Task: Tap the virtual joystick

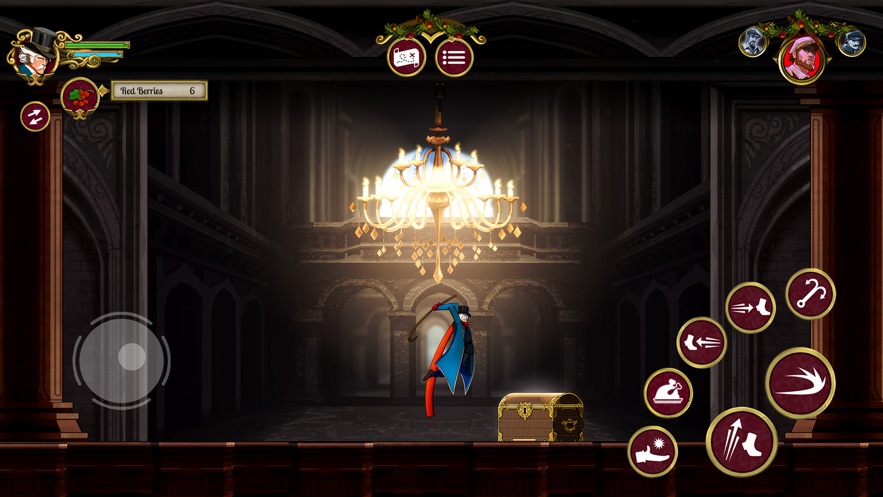Action: click(123, 360)
